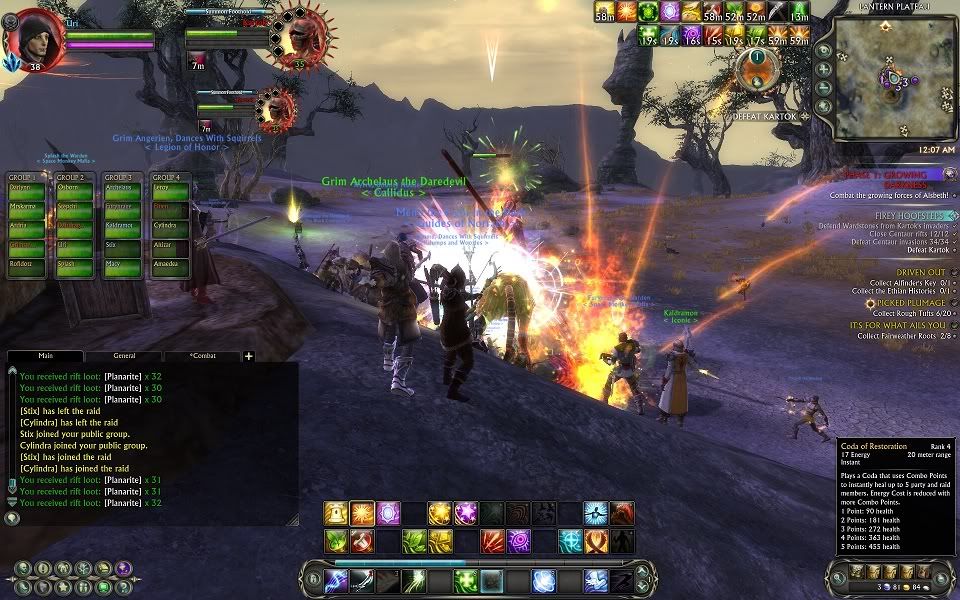Select the Main chat tab
Viewport: 960px width, 600px height.
[45, 355]
